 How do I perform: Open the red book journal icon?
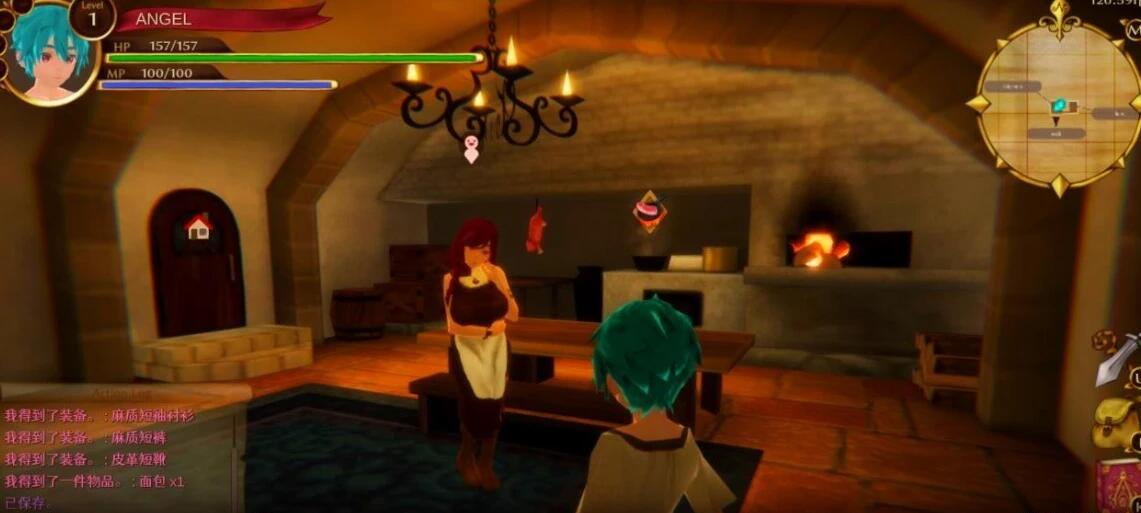(1118, 485)
